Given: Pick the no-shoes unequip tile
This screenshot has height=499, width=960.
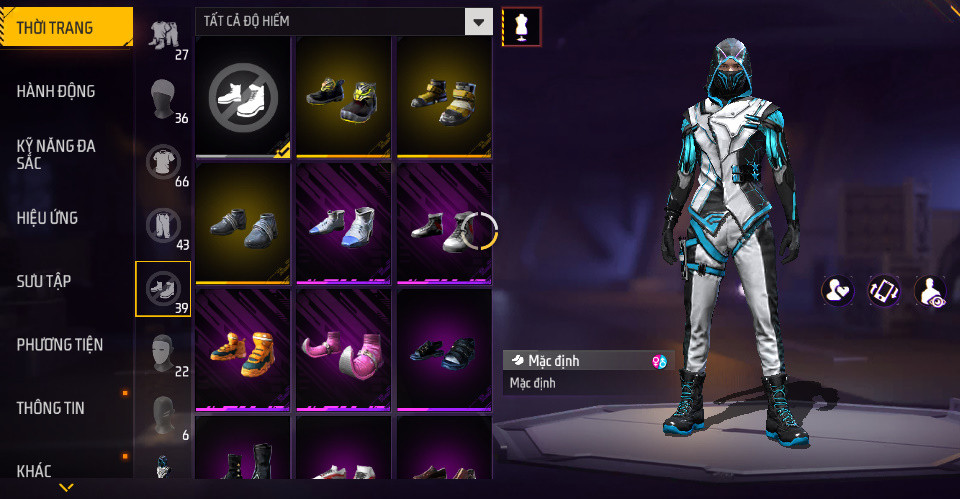Looking at the screenshot, I should pos(243,97).
